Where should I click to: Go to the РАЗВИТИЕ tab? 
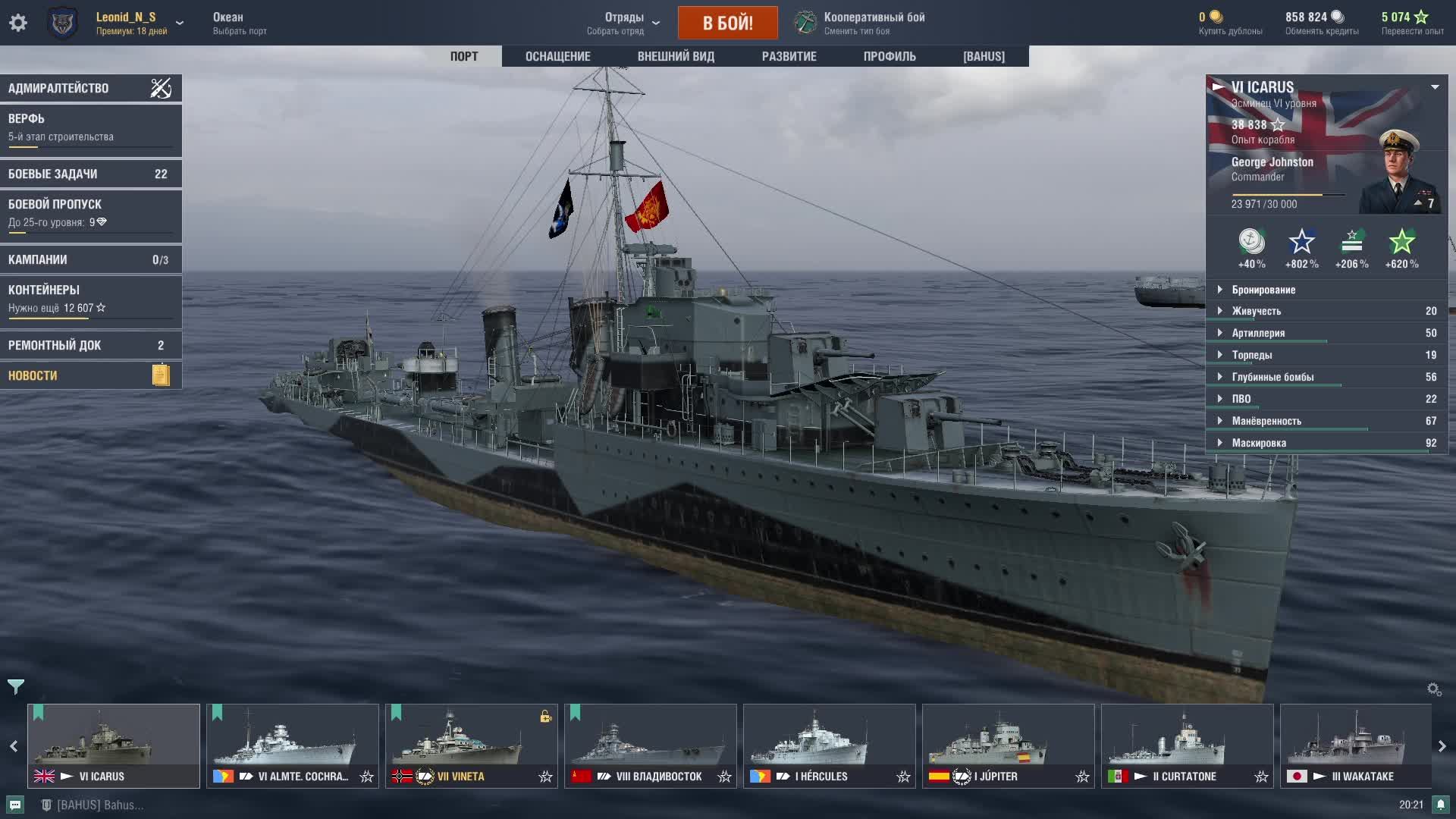[789, 56]
